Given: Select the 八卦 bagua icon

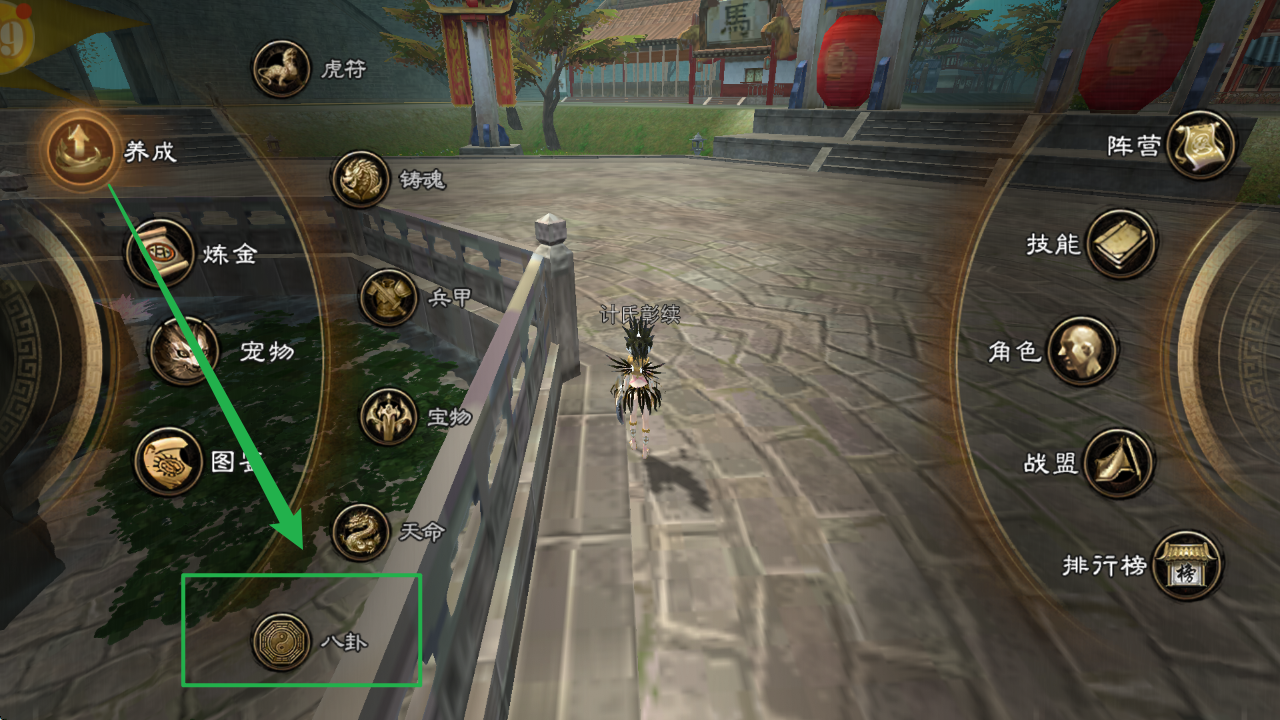Looking at the screenshot, I should click(281, 641).
